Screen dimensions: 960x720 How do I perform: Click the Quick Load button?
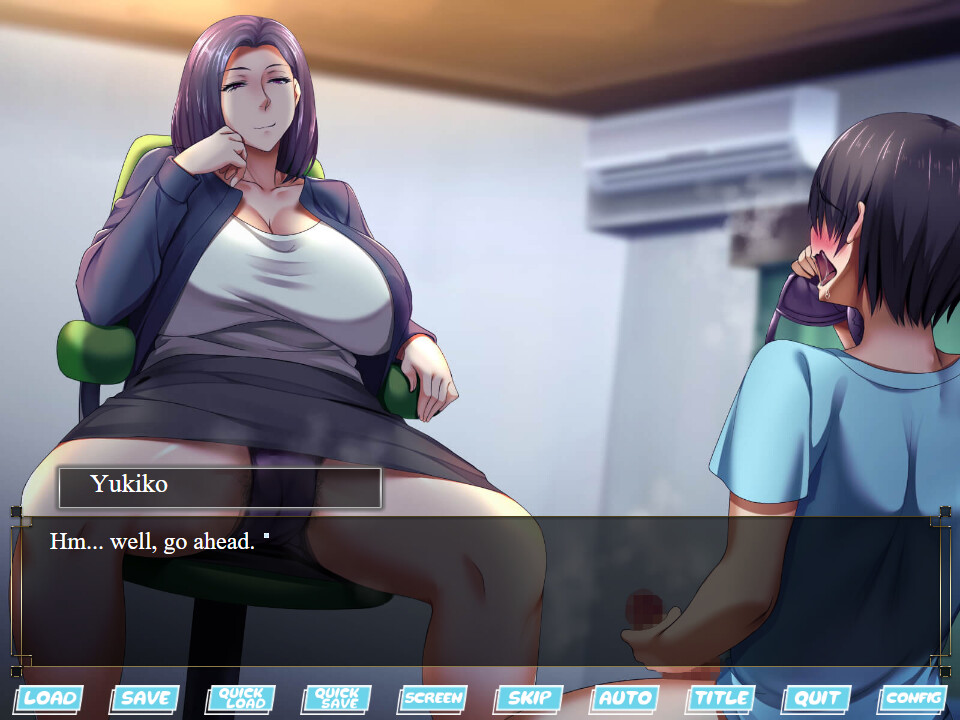click(240, 698)
